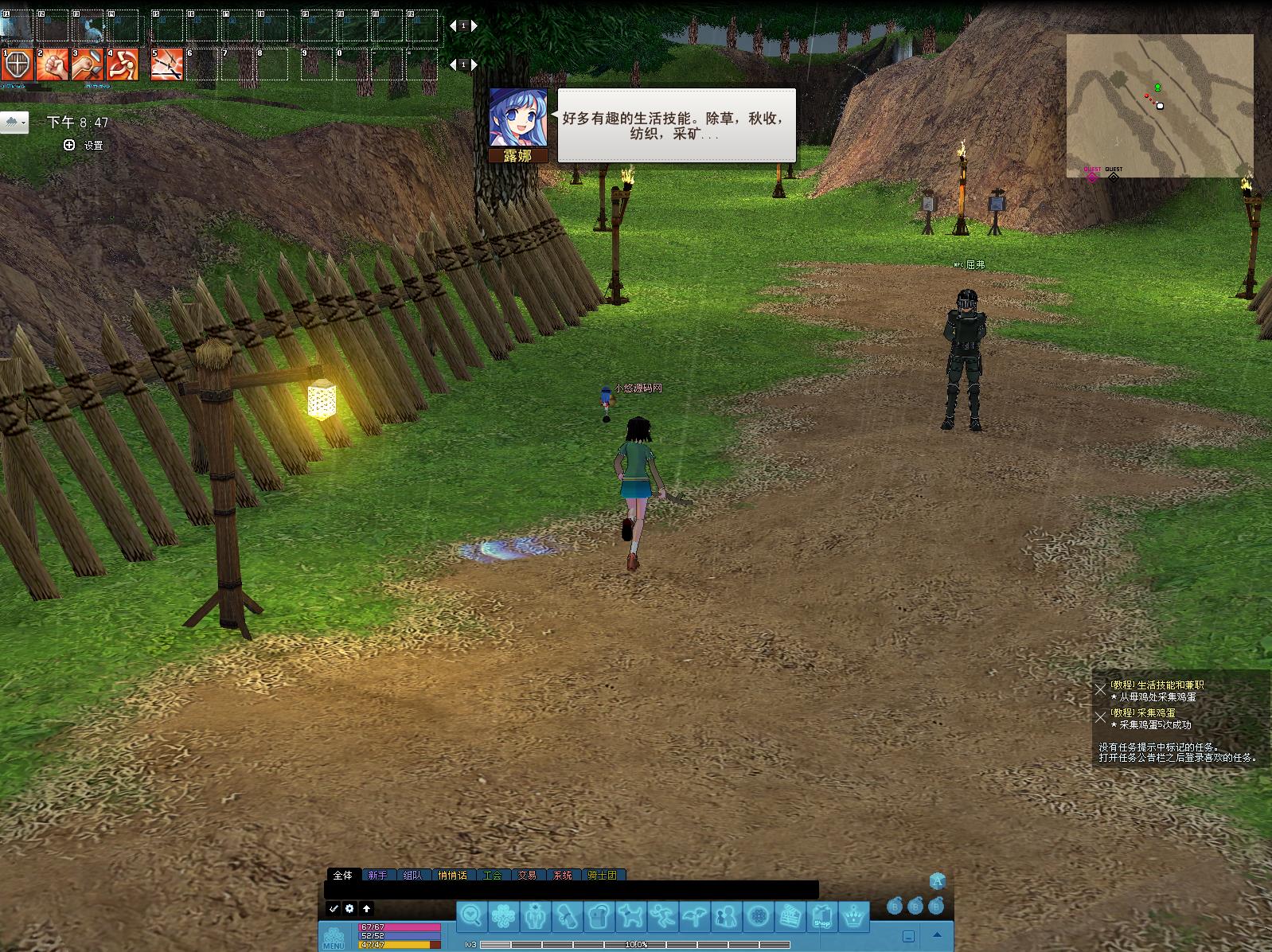Use the clenched fist skill in slot 2
This screenshot has width=1272, height=952.
pos(53,64)
